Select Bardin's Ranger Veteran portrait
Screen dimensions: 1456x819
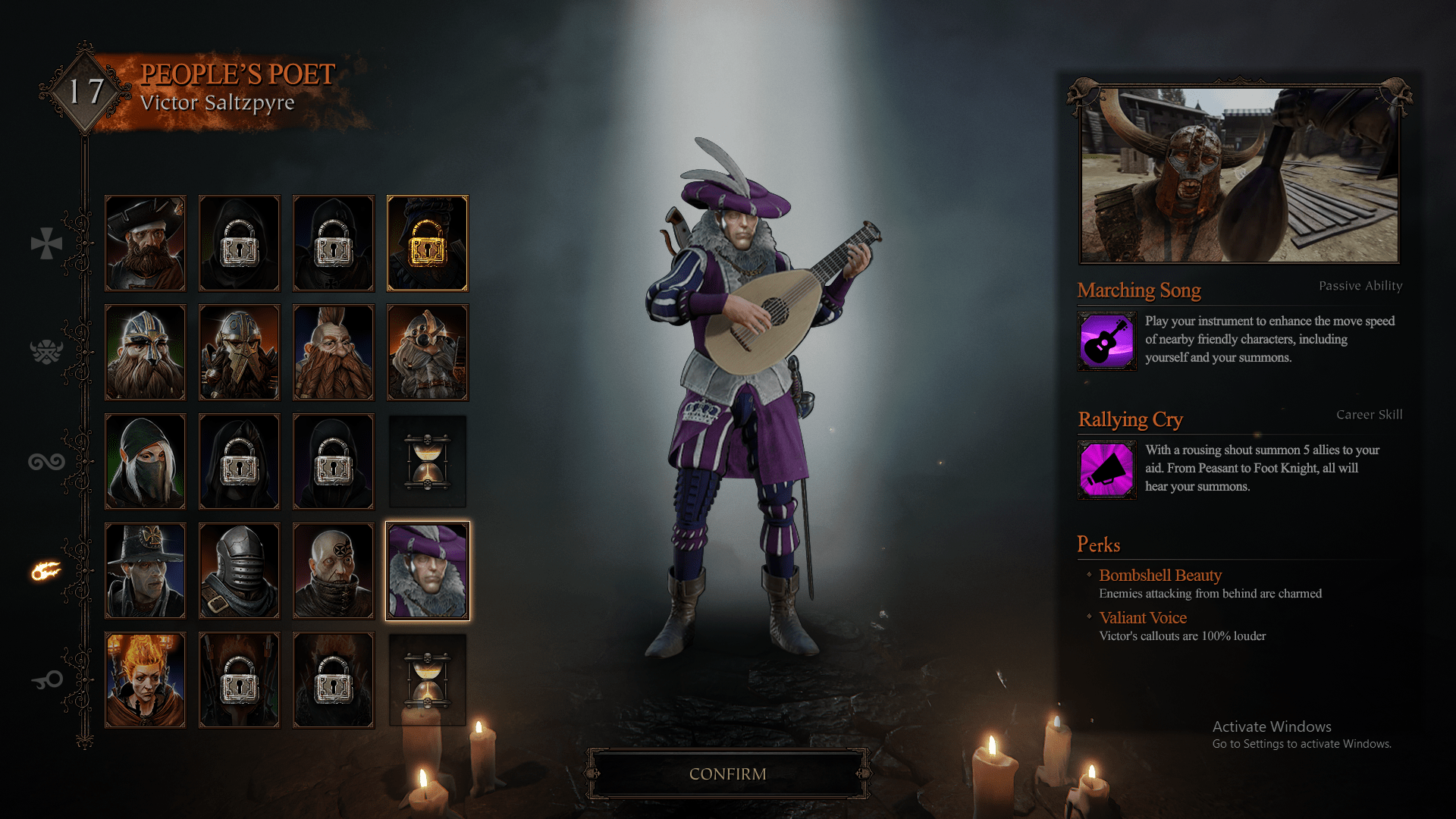click(x=145, y=353)
